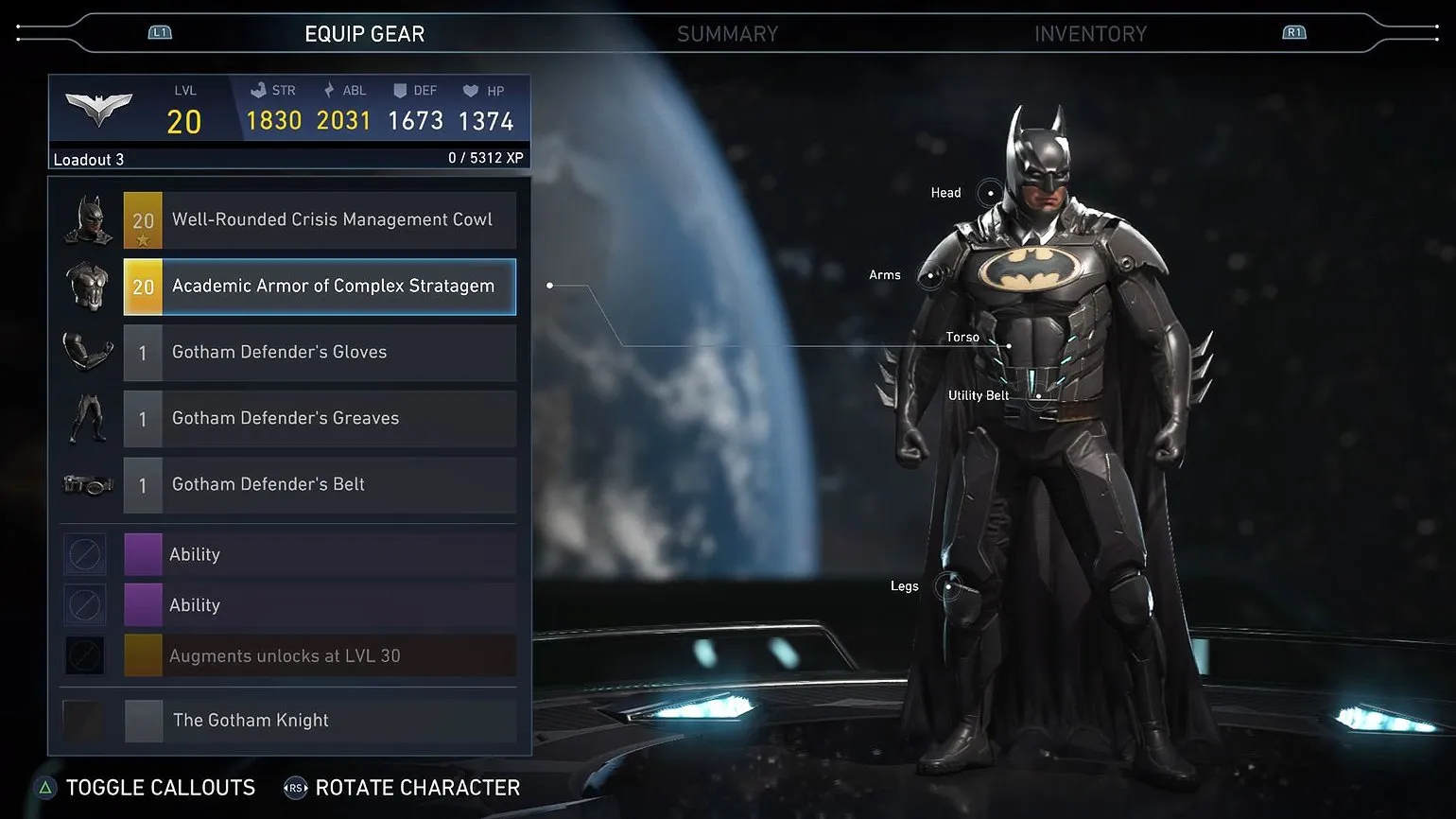Image resolution: width=1456 pixels, height=819 pixels.
Task: Click the Legs callout marker
Action: point(948,586)
